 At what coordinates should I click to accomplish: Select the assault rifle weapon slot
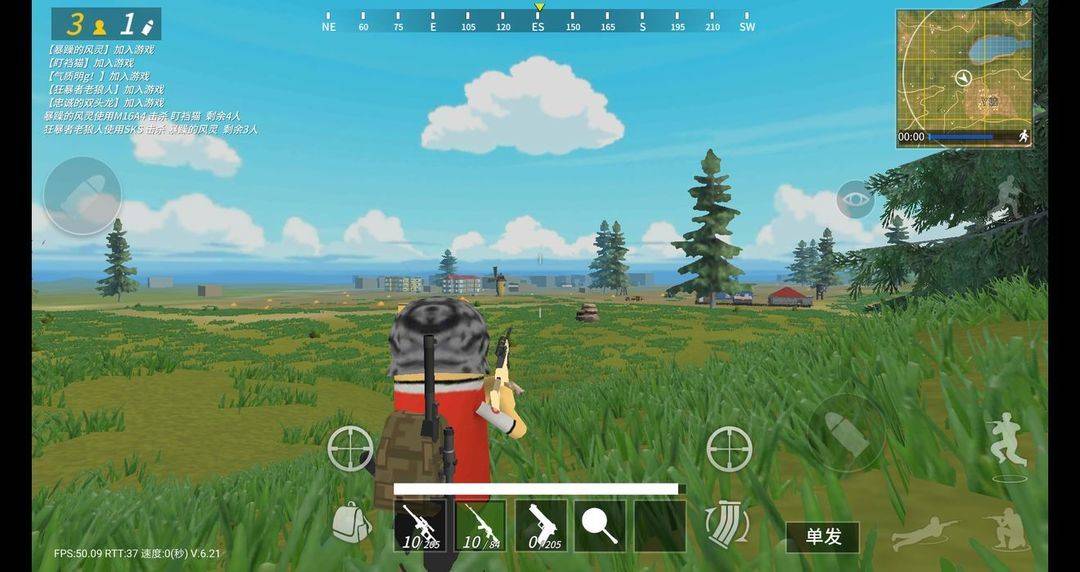tap(481, 526)
